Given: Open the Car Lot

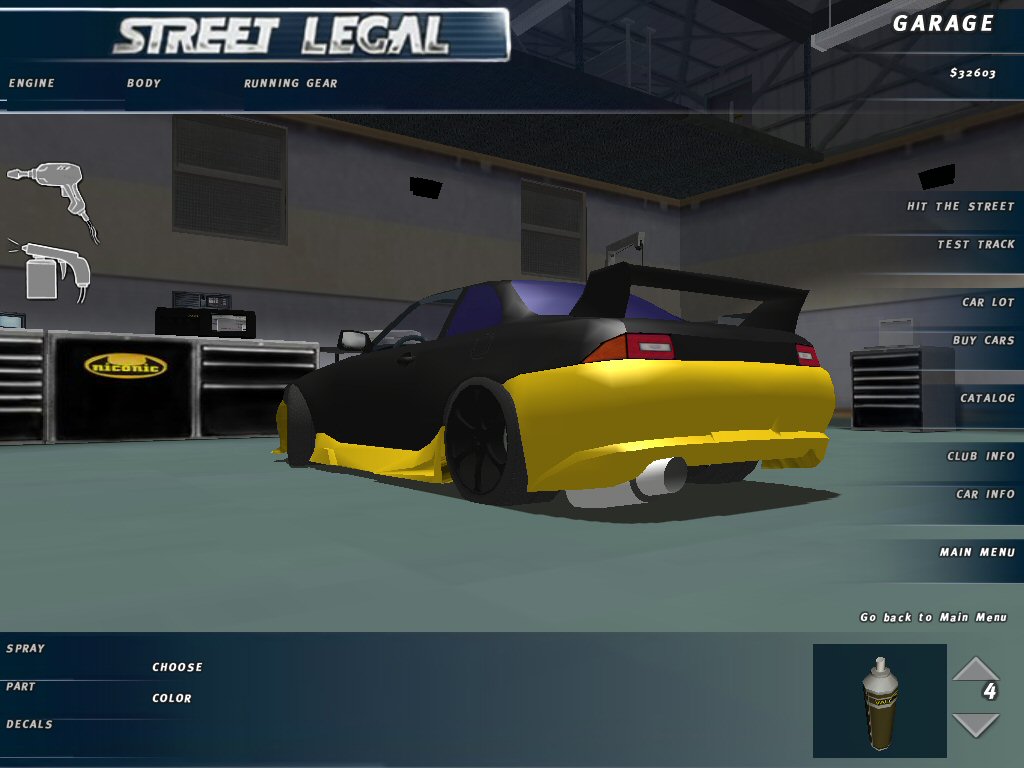Looking at the screenshot, I should (987, 302).
